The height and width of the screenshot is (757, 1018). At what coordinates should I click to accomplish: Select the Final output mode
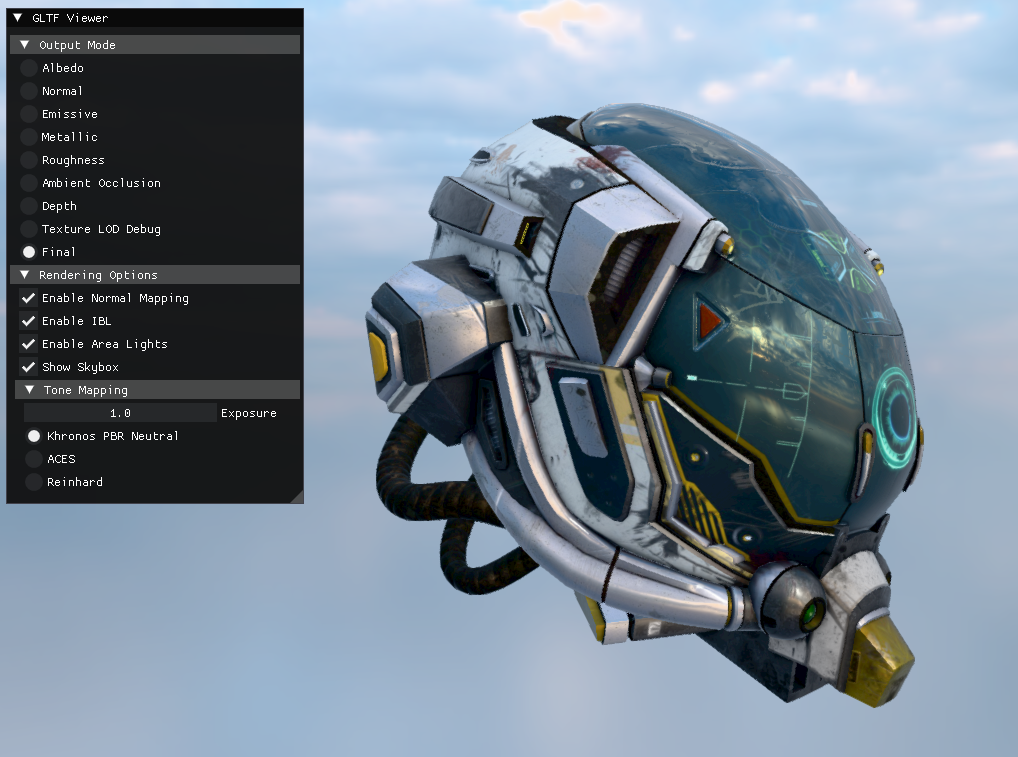point(29,252)
